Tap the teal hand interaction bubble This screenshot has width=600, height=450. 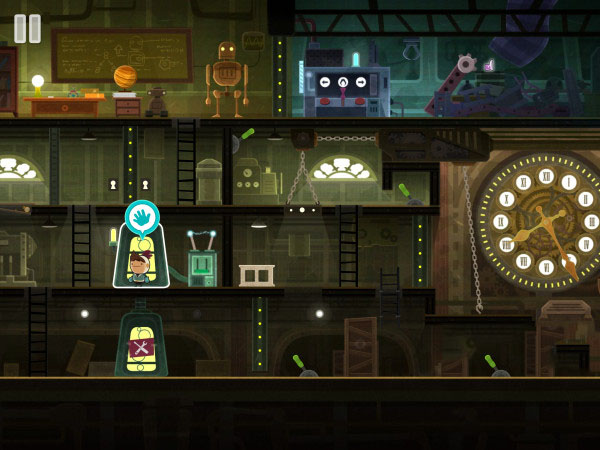(142, 218)
